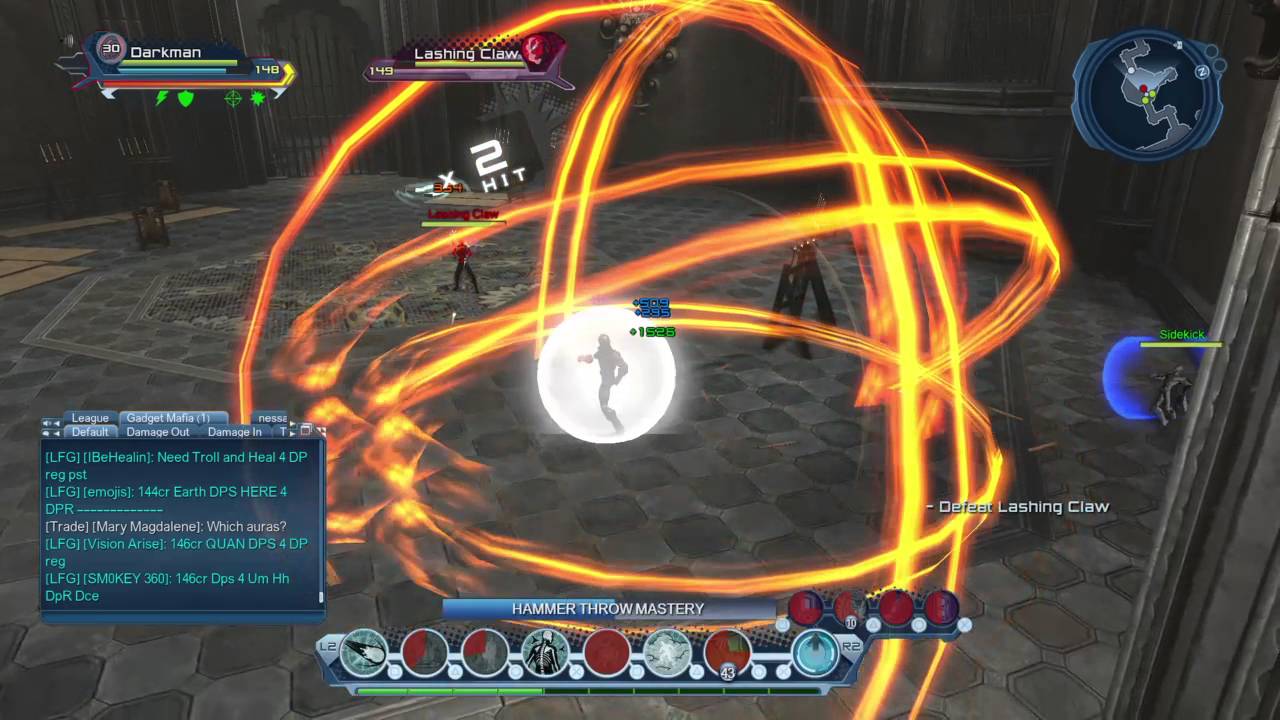Image resolution: width=1280 pixels, height=720 pixels.
Task: Activate the skeleton figure ability
Action: (x=545, y=653)
